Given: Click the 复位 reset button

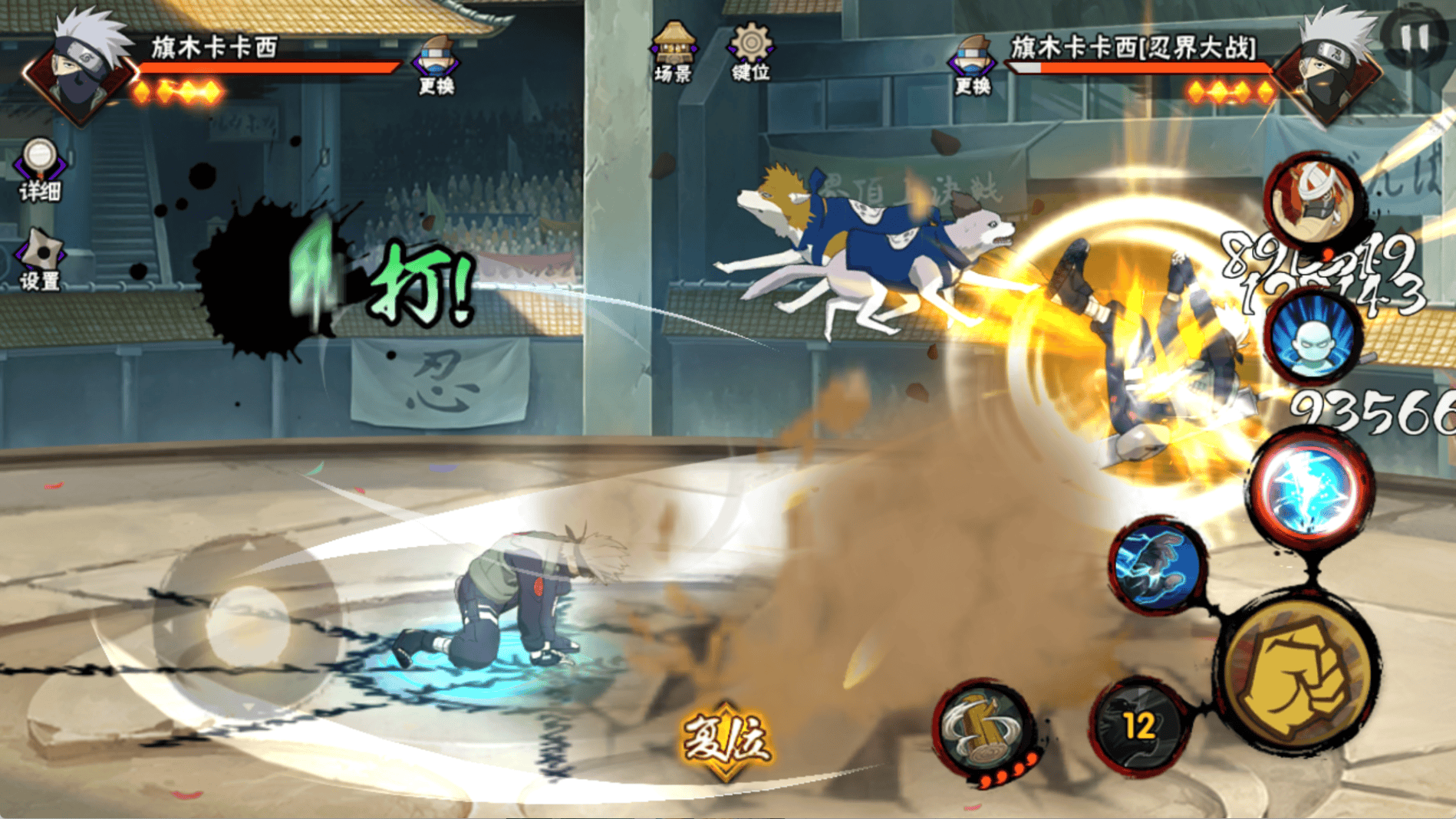Looking at the screenshot, I should coord(726,739).
